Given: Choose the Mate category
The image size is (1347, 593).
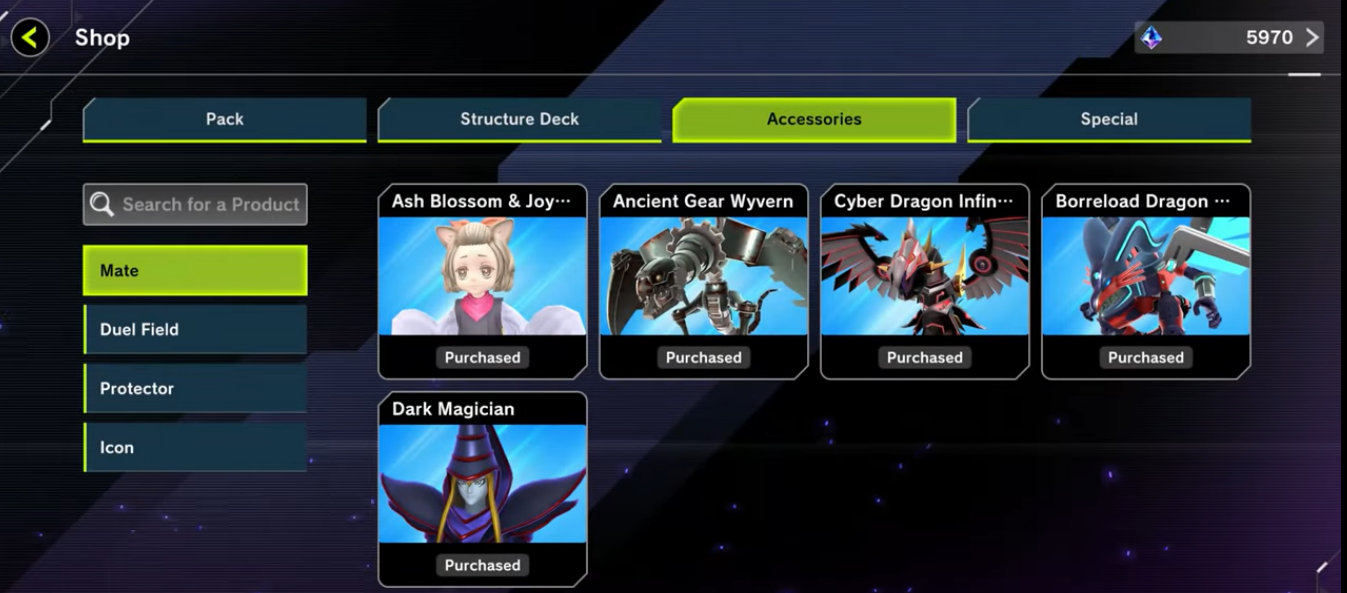Looking at the screenshot, I should [x=195, y=270].
